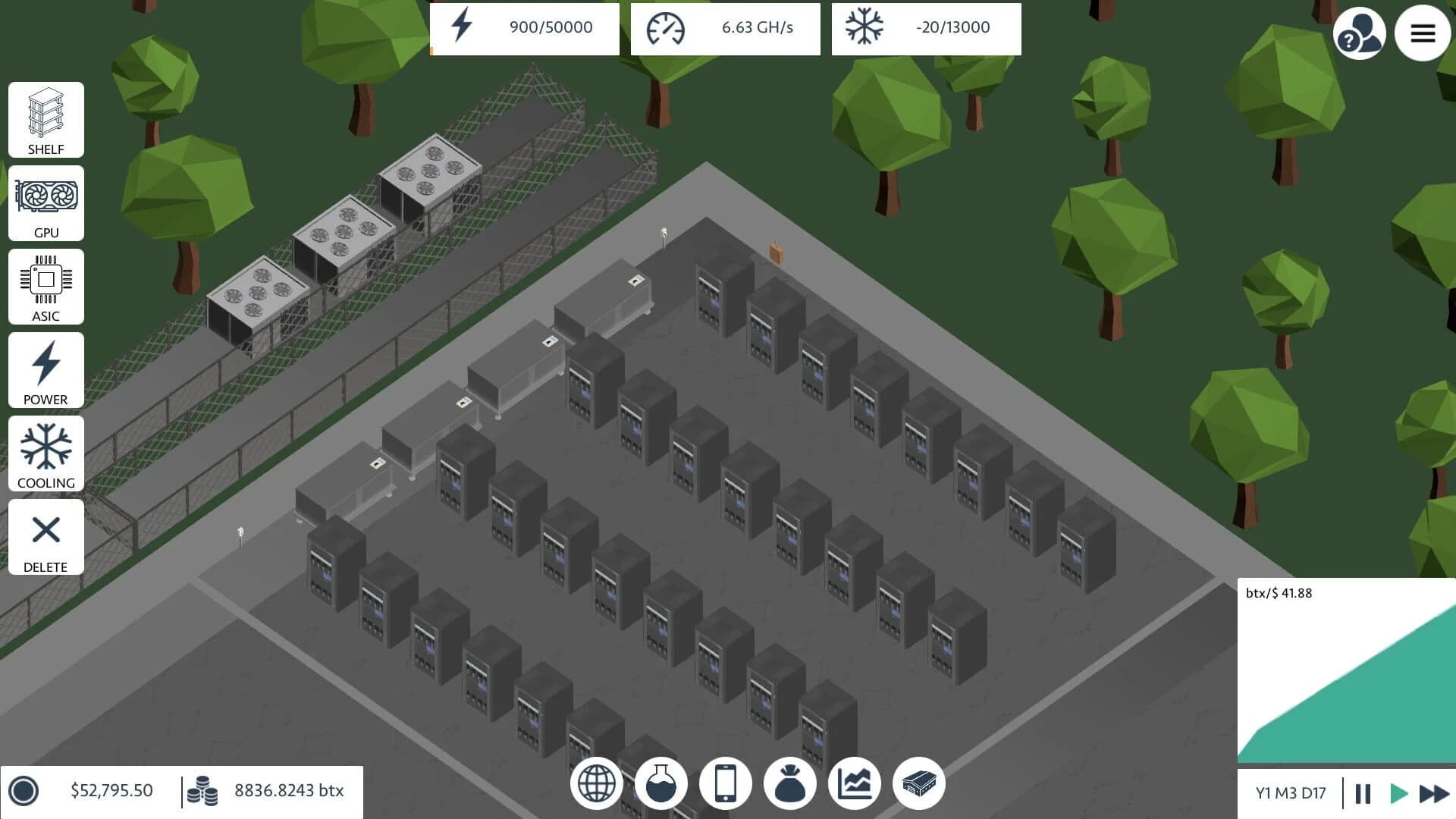Open the globe/world view

point(596,783)
